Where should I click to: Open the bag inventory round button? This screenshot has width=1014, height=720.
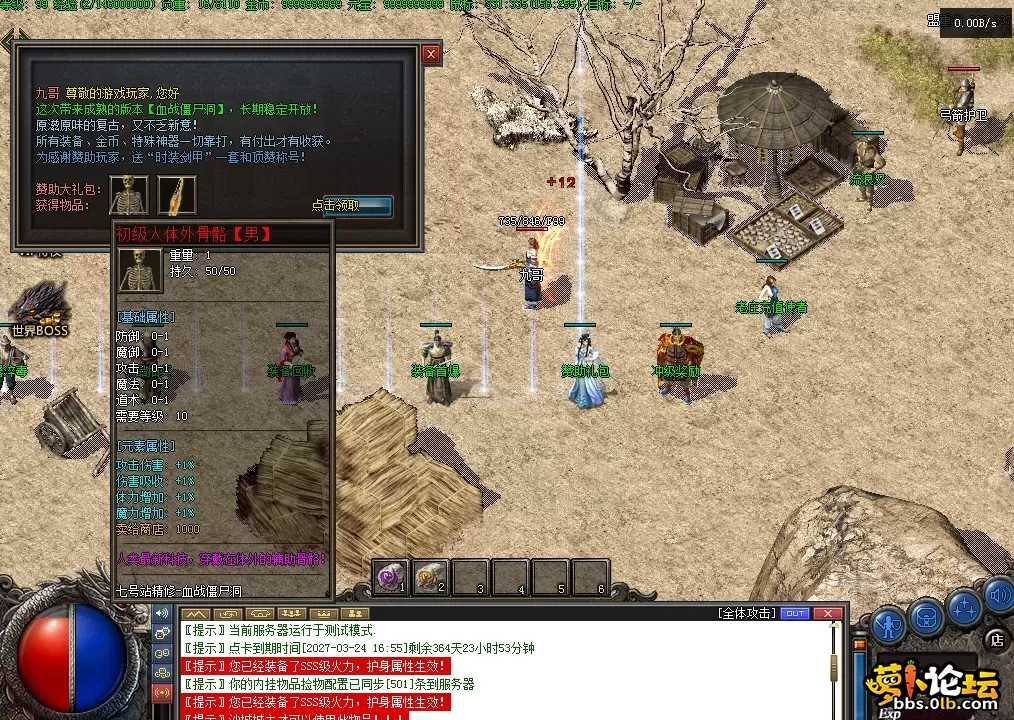tap(927, 617)
